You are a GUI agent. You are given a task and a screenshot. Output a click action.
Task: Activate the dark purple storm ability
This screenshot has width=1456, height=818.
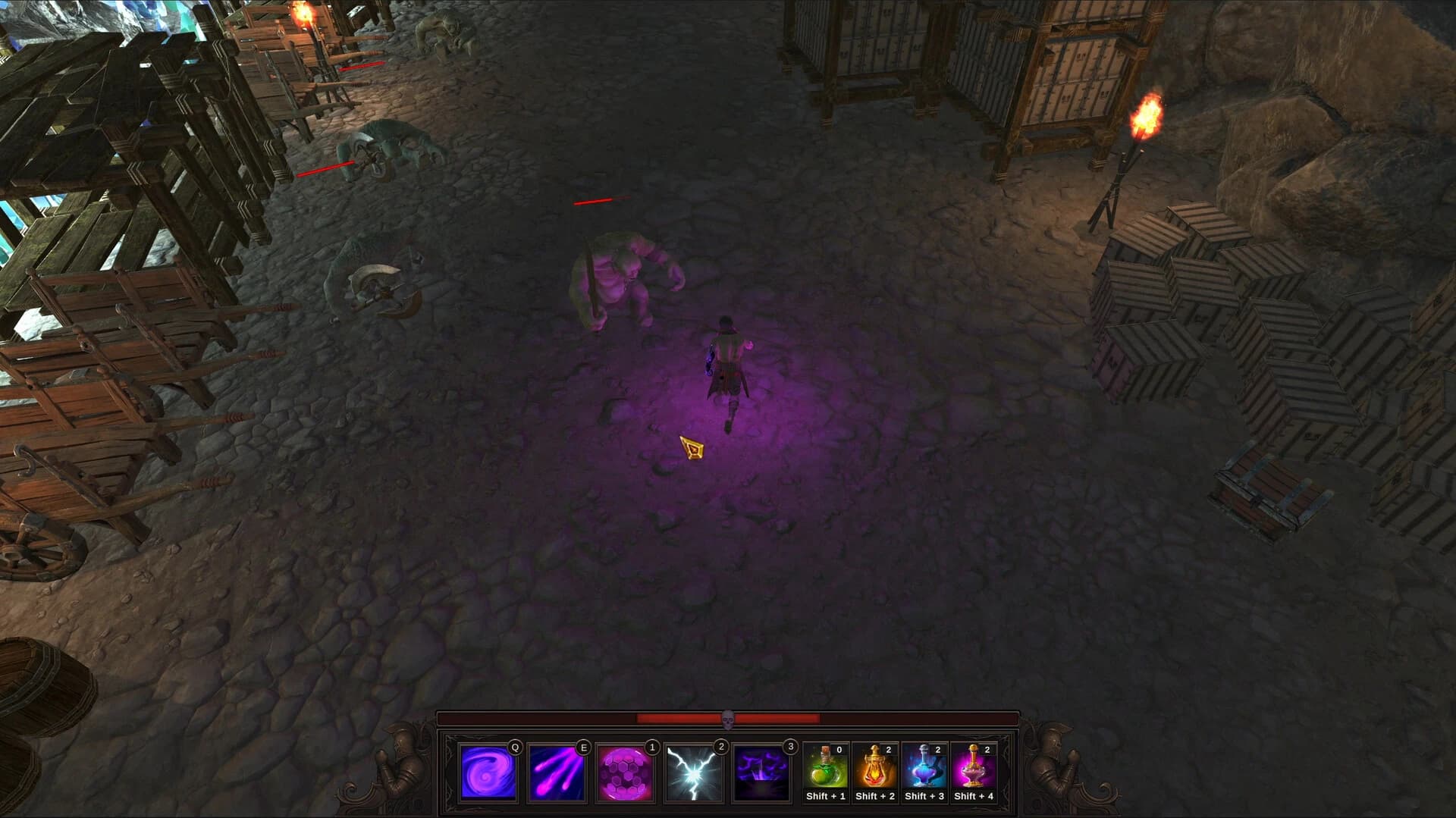(x=761, y=772)
